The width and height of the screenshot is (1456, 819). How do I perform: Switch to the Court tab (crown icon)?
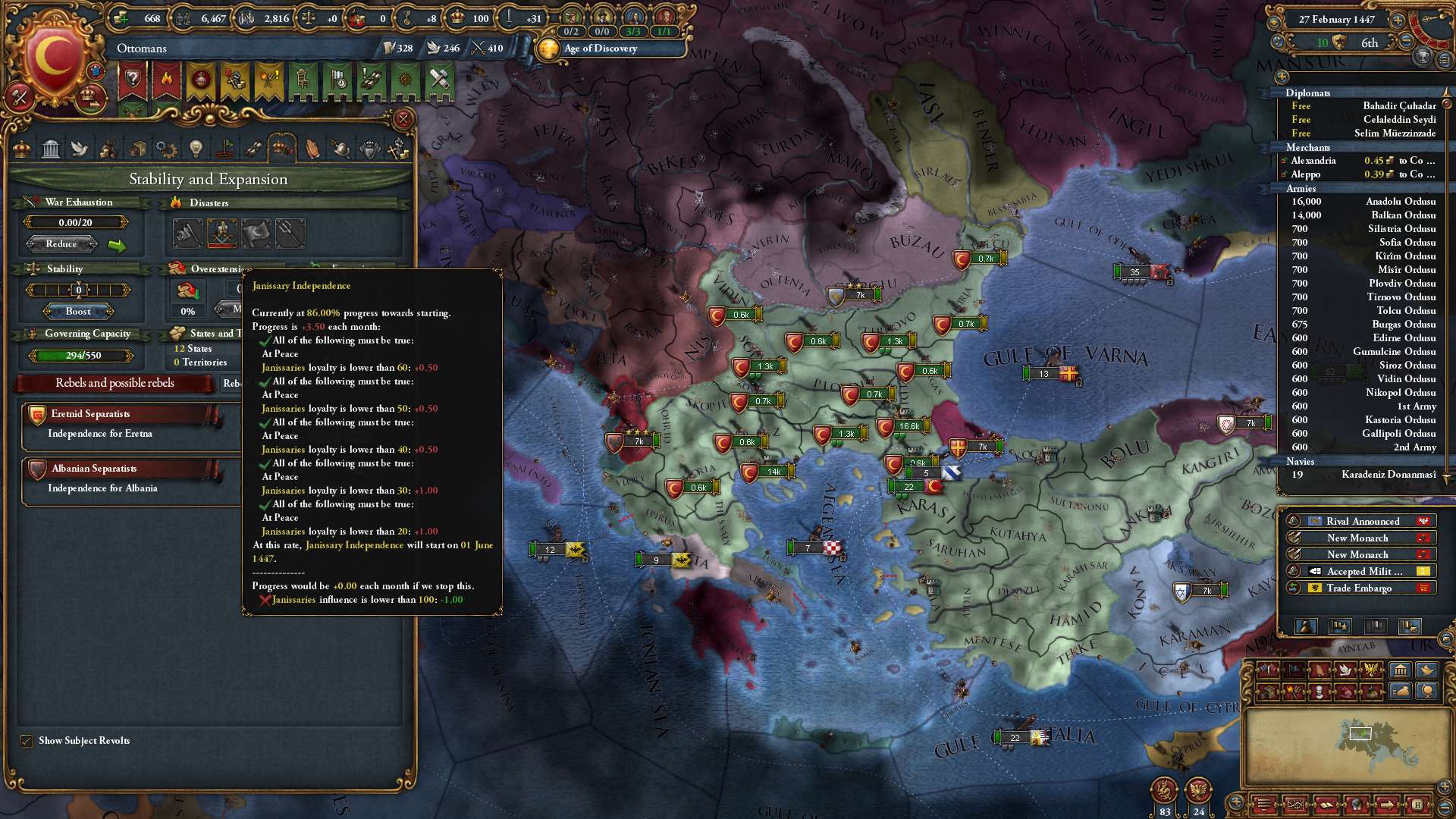tap(21, 149)
